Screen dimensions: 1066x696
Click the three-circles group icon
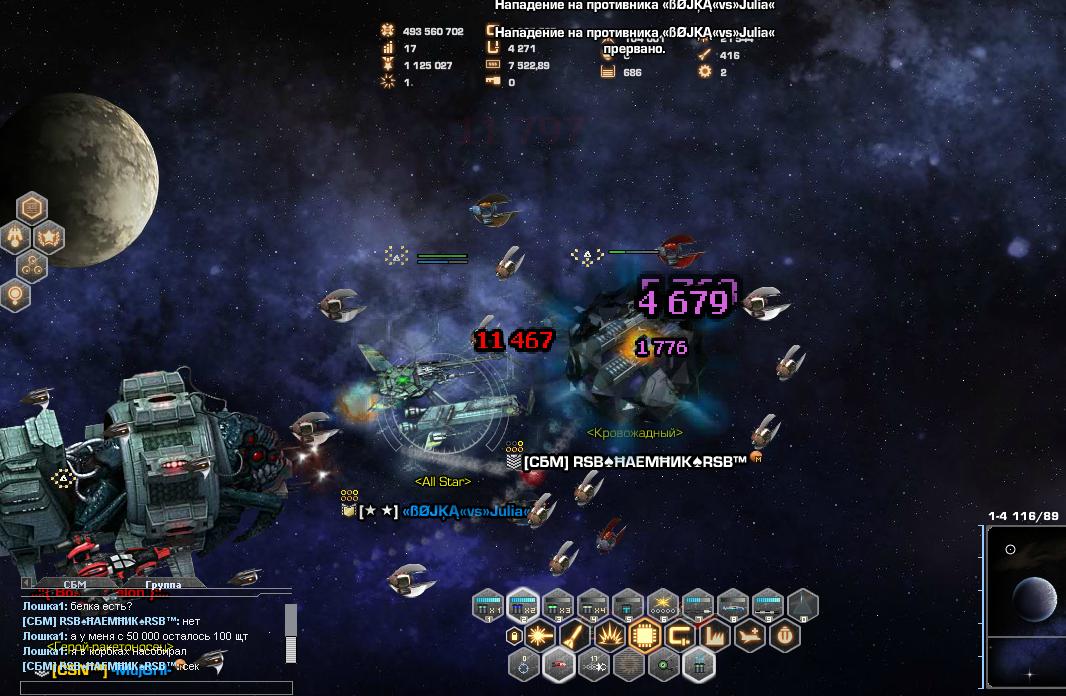32,266
